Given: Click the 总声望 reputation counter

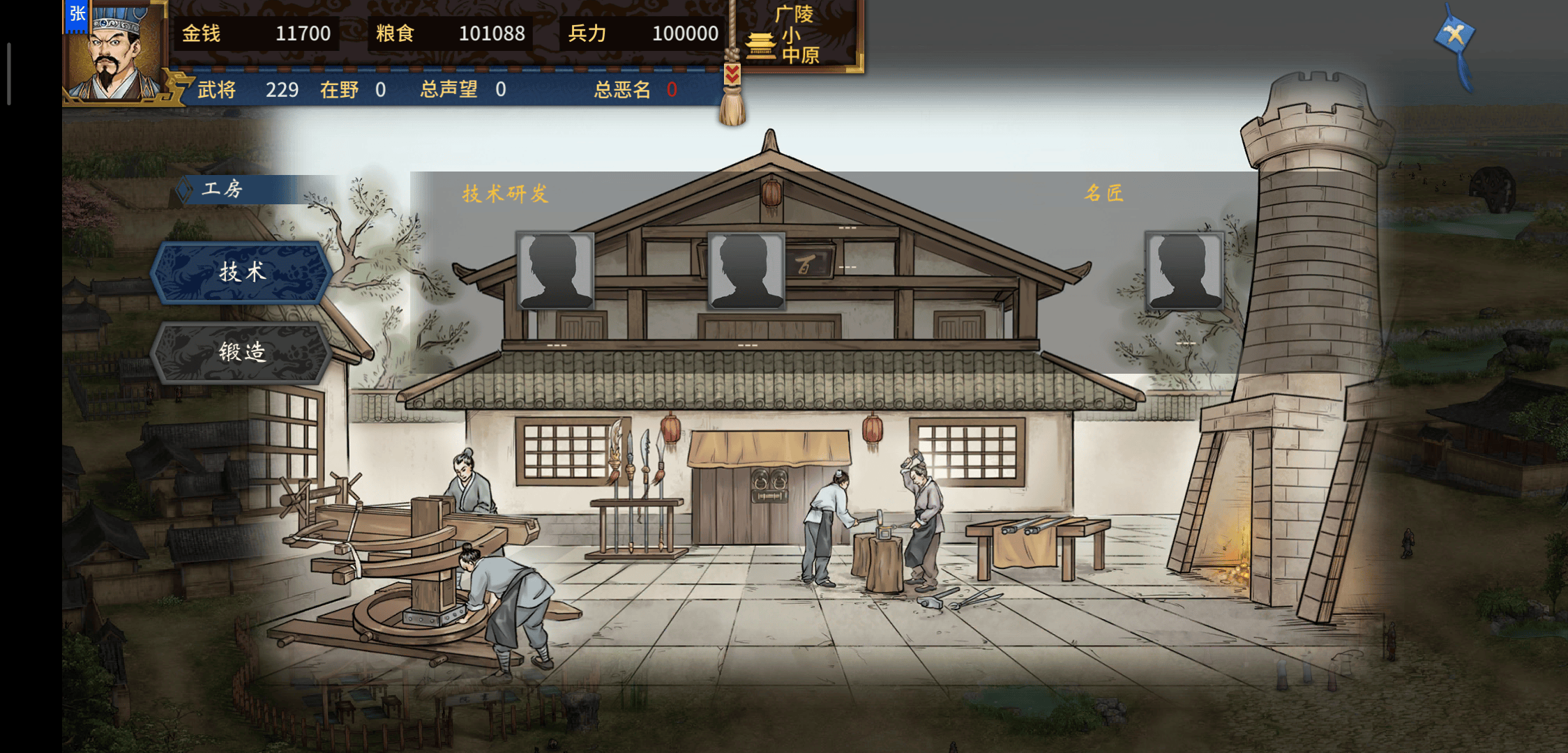Looking at the screenshot, I should click(460, 89).
